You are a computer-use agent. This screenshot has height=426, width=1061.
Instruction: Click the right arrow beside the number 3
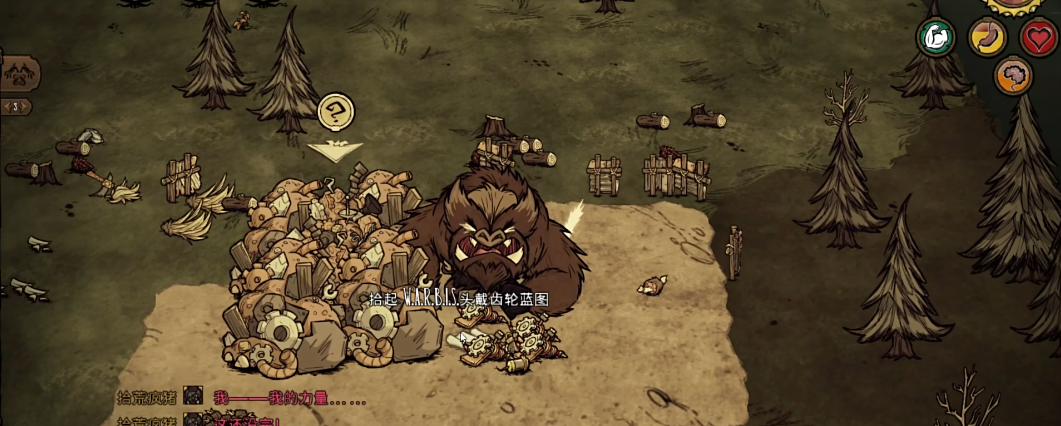26,106
